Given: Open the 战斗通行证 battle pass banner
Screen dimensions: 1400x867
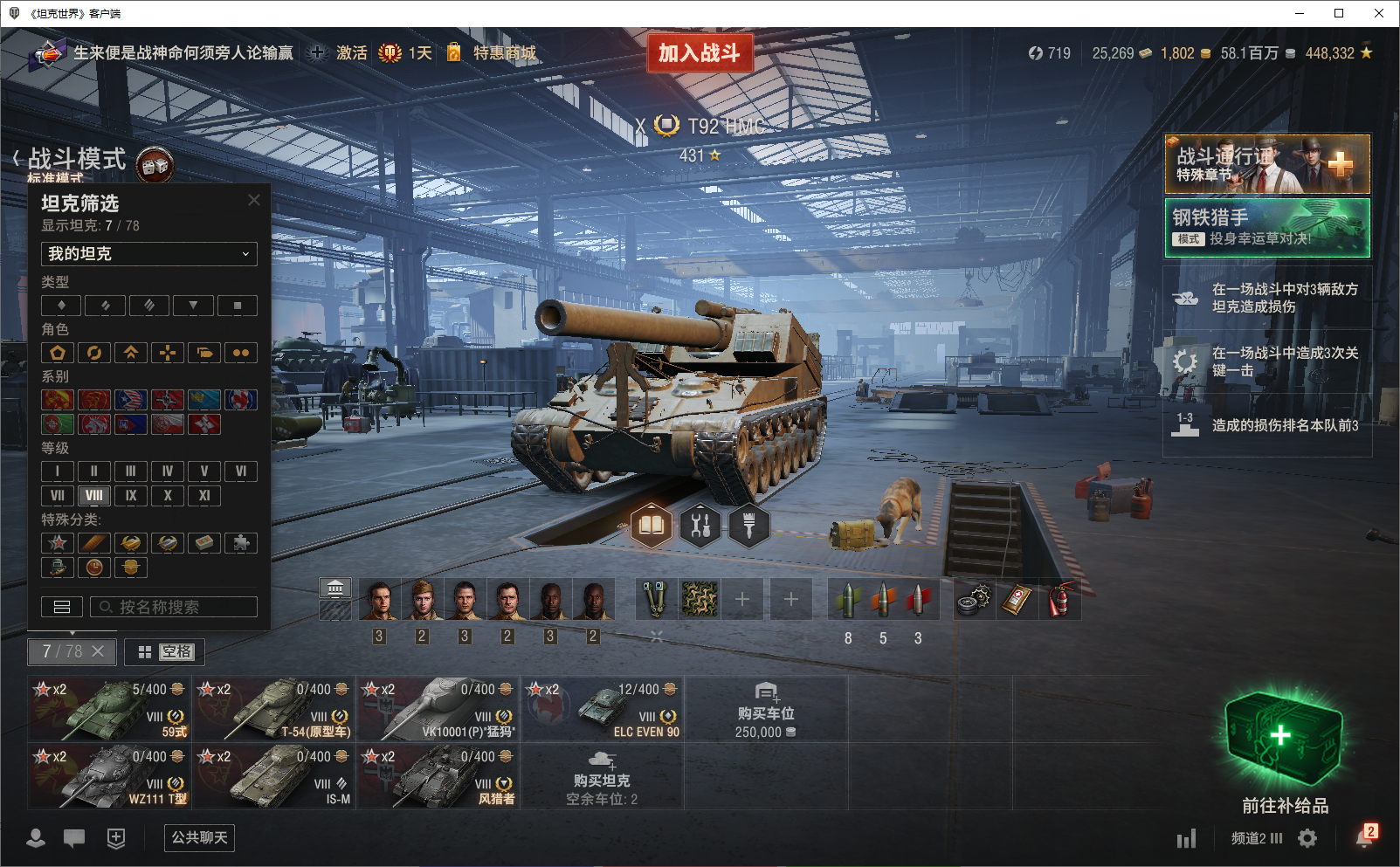Looking at the screenshot, I should [x=1266, y=163].
